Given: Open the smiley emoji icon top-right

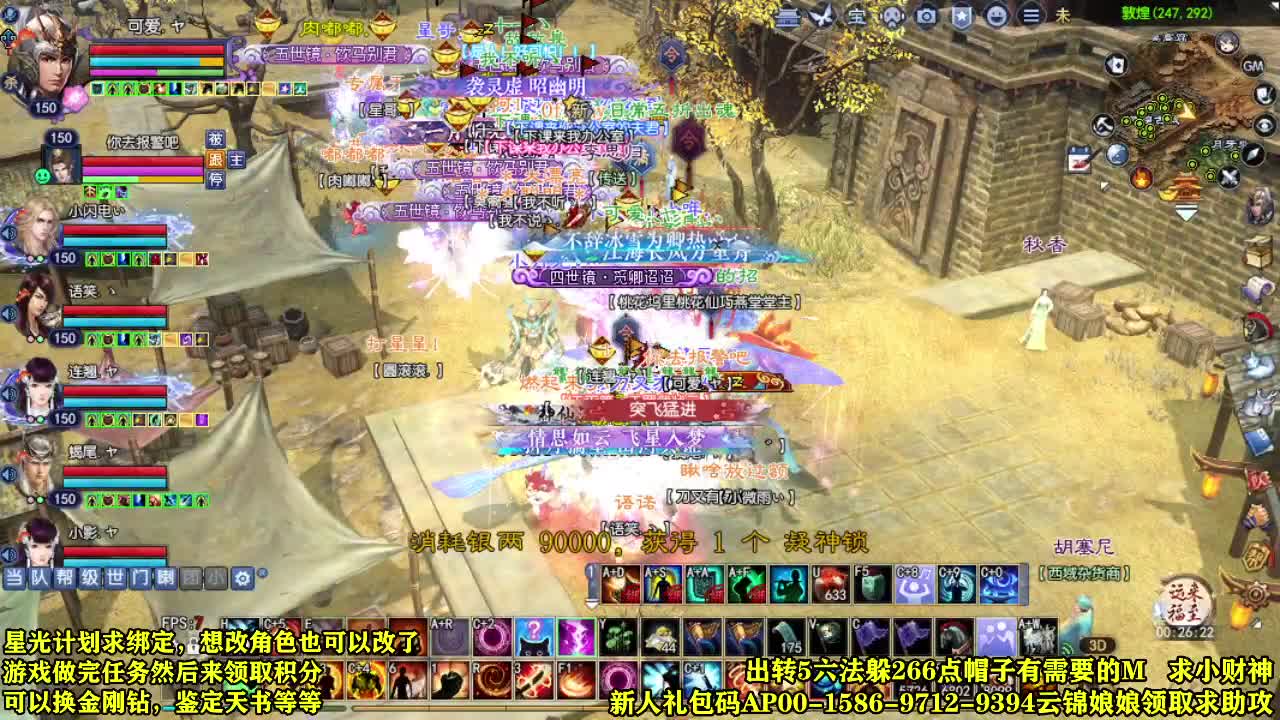Looking at the screenshot, I should point(996,16).
